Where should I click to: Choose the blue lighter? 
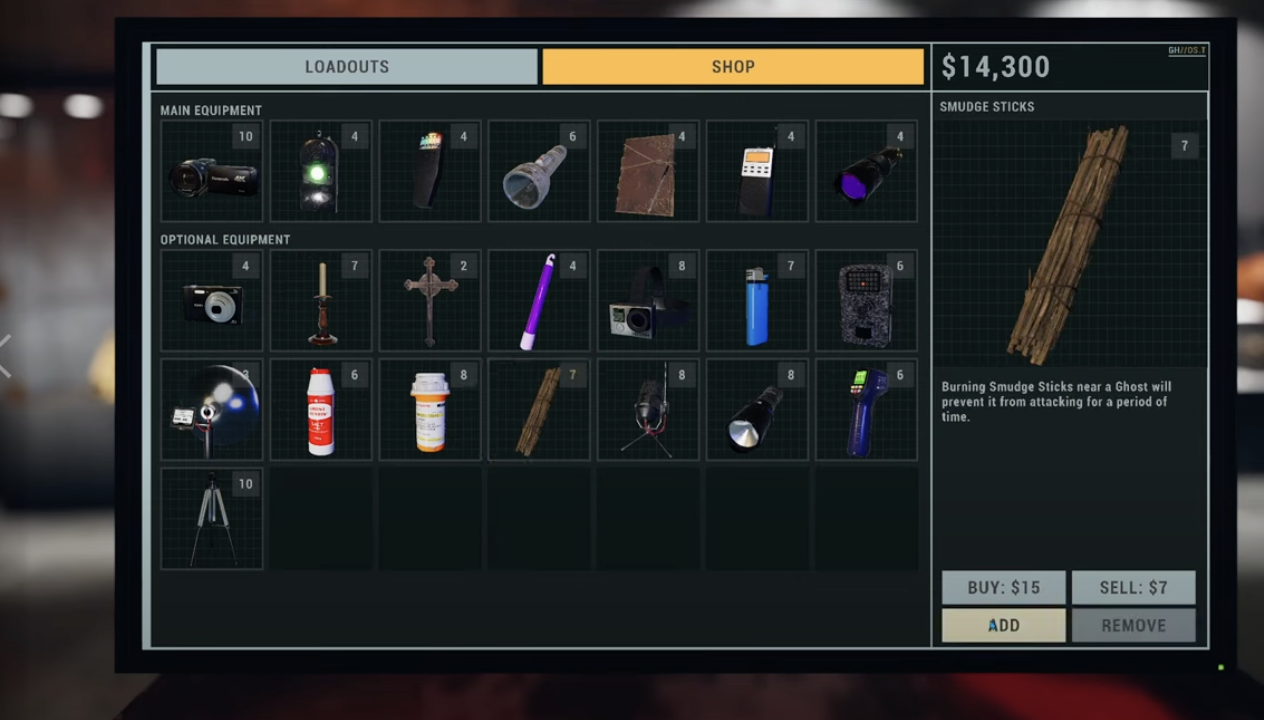point(757,300)
